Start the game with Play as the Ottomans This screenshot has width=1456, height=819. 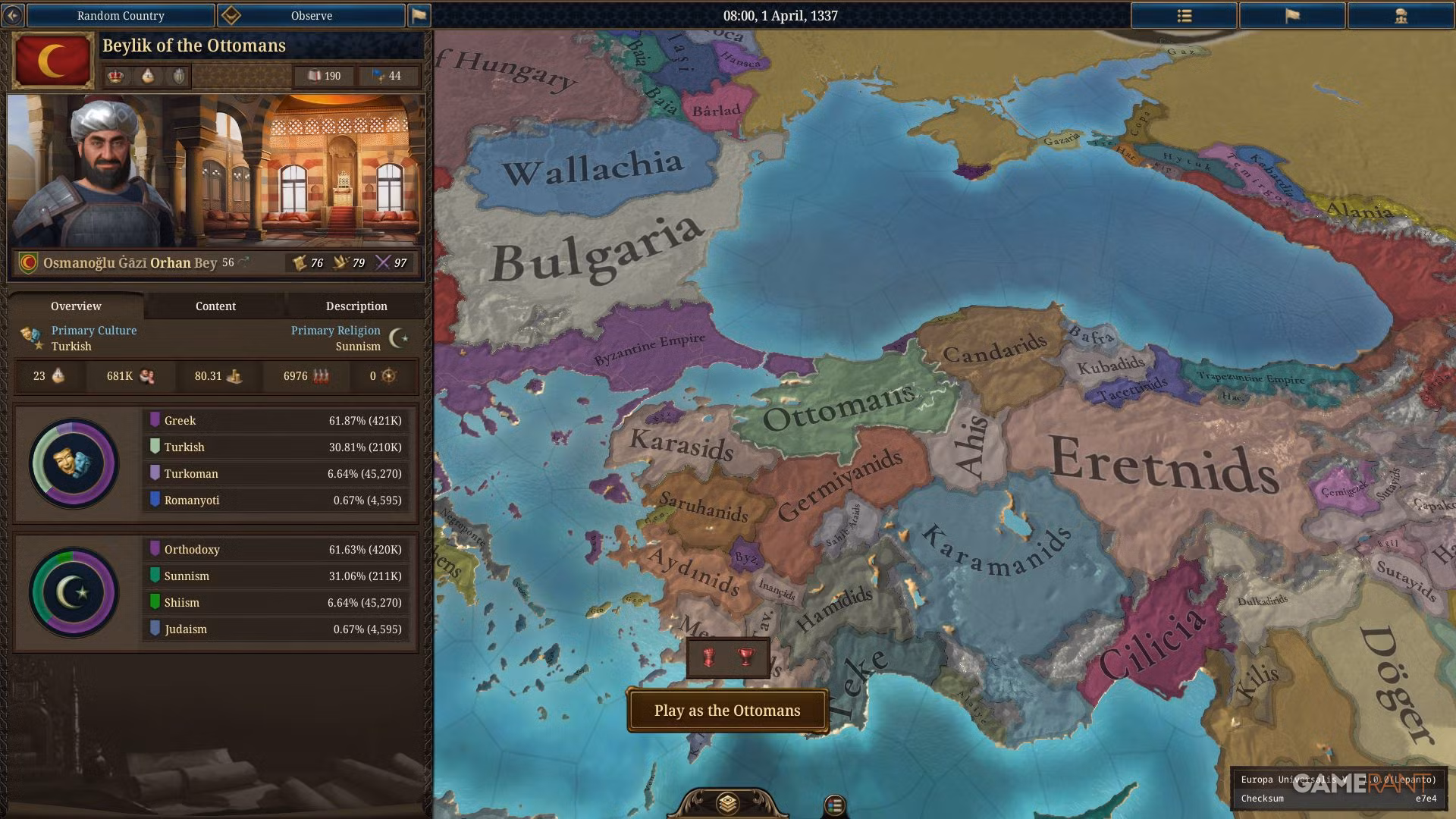[727, 711]
